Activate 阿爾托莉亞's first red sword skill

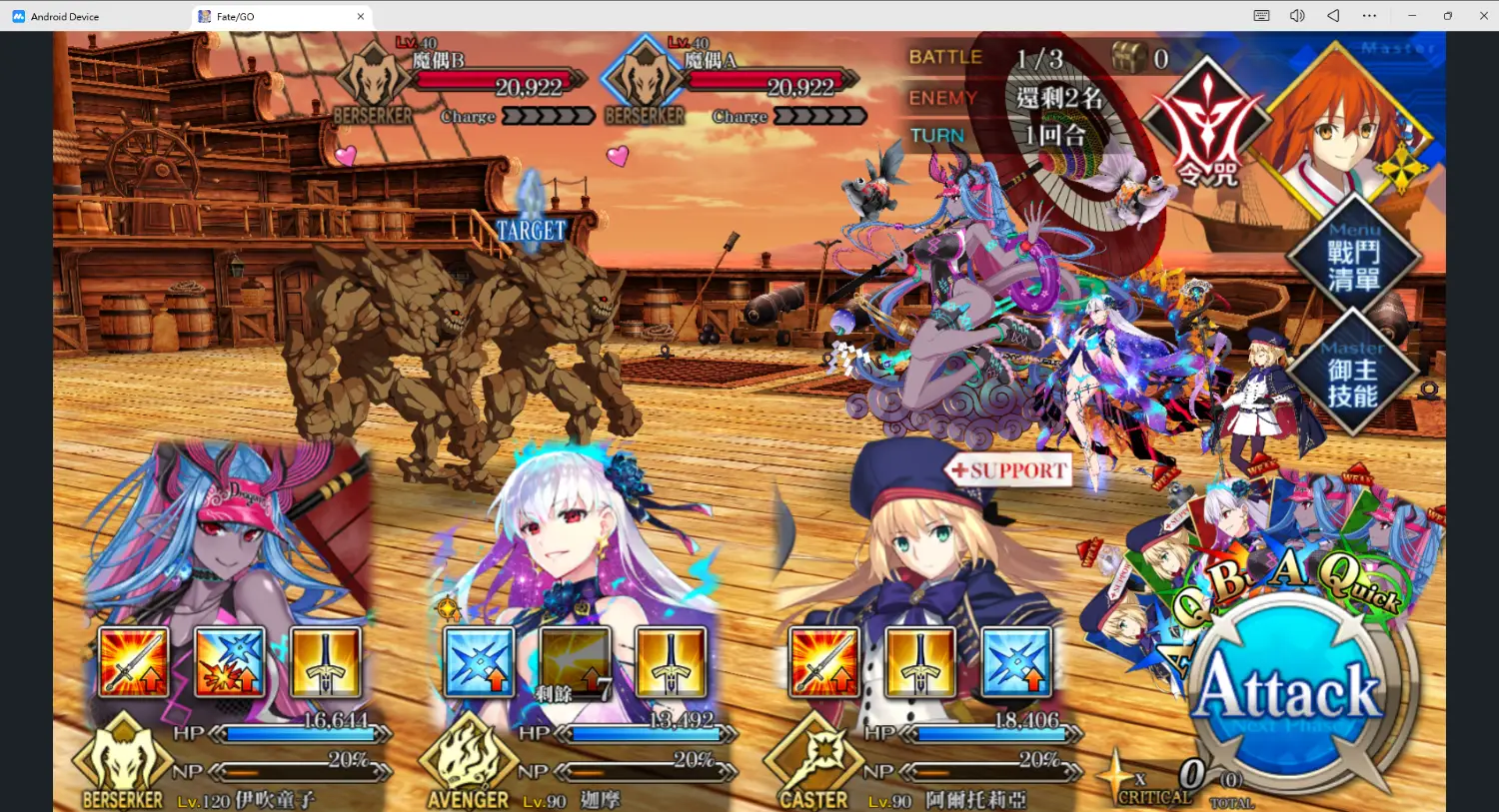(824, 662)
